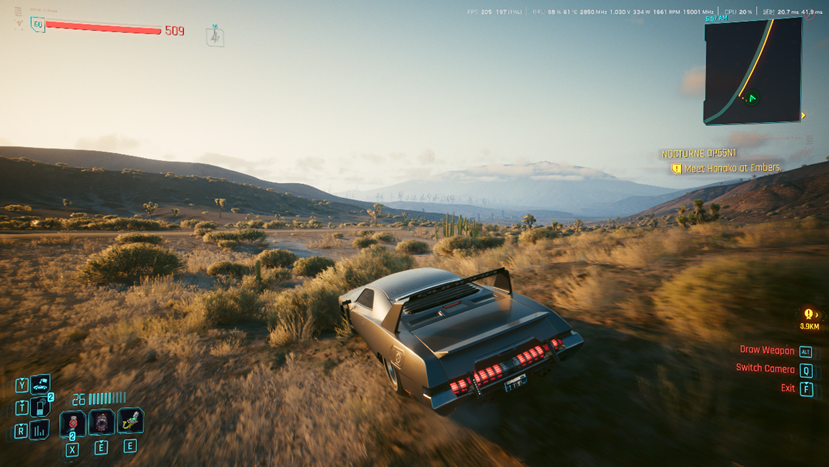The height and width of the screenshot is (467, 829).
Task: Click the Meet Hanako at Embers objective
Action: (x=726, y=168)
